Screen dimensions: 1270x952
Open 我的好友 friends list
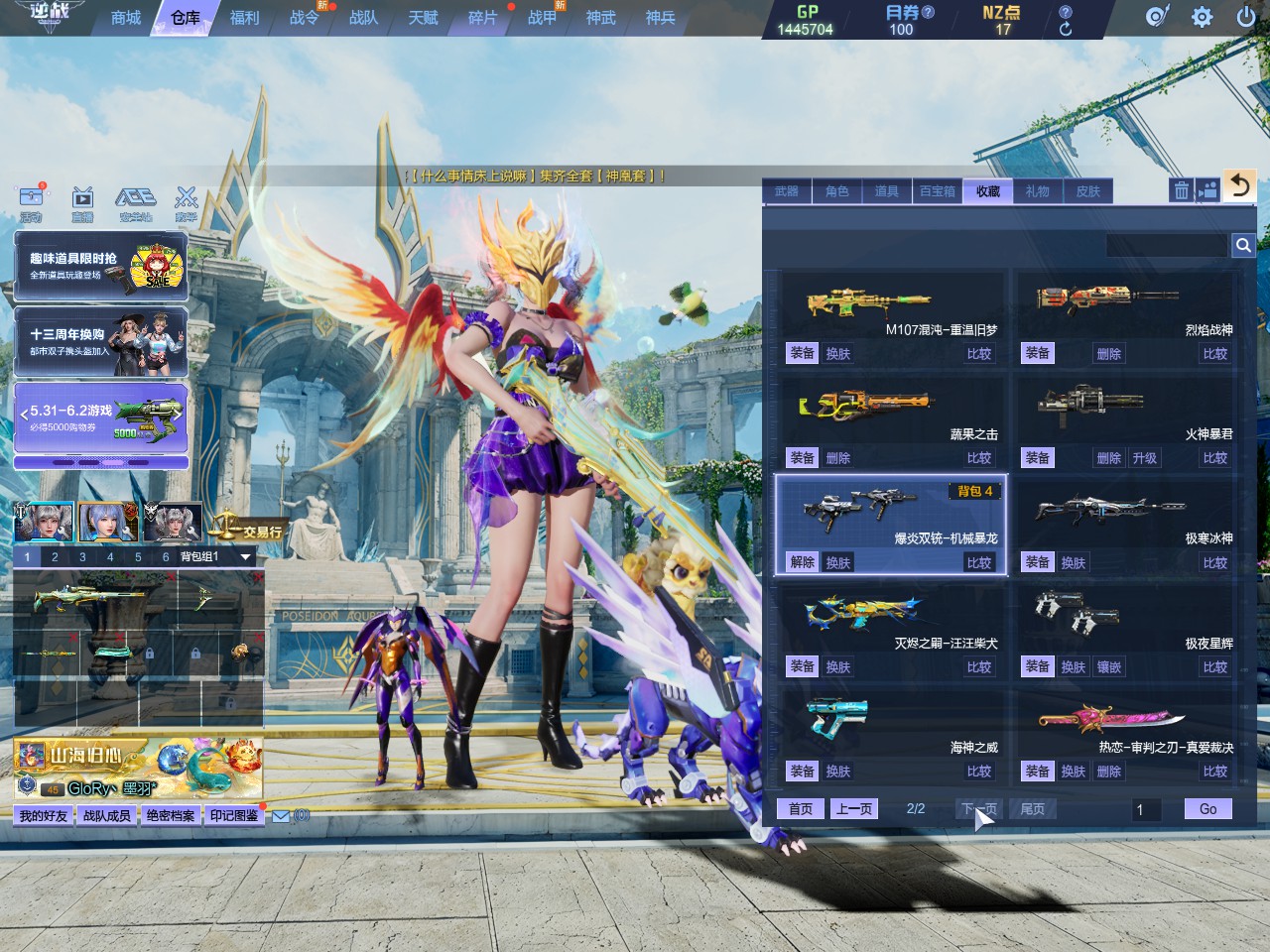[x=44, y=816]
